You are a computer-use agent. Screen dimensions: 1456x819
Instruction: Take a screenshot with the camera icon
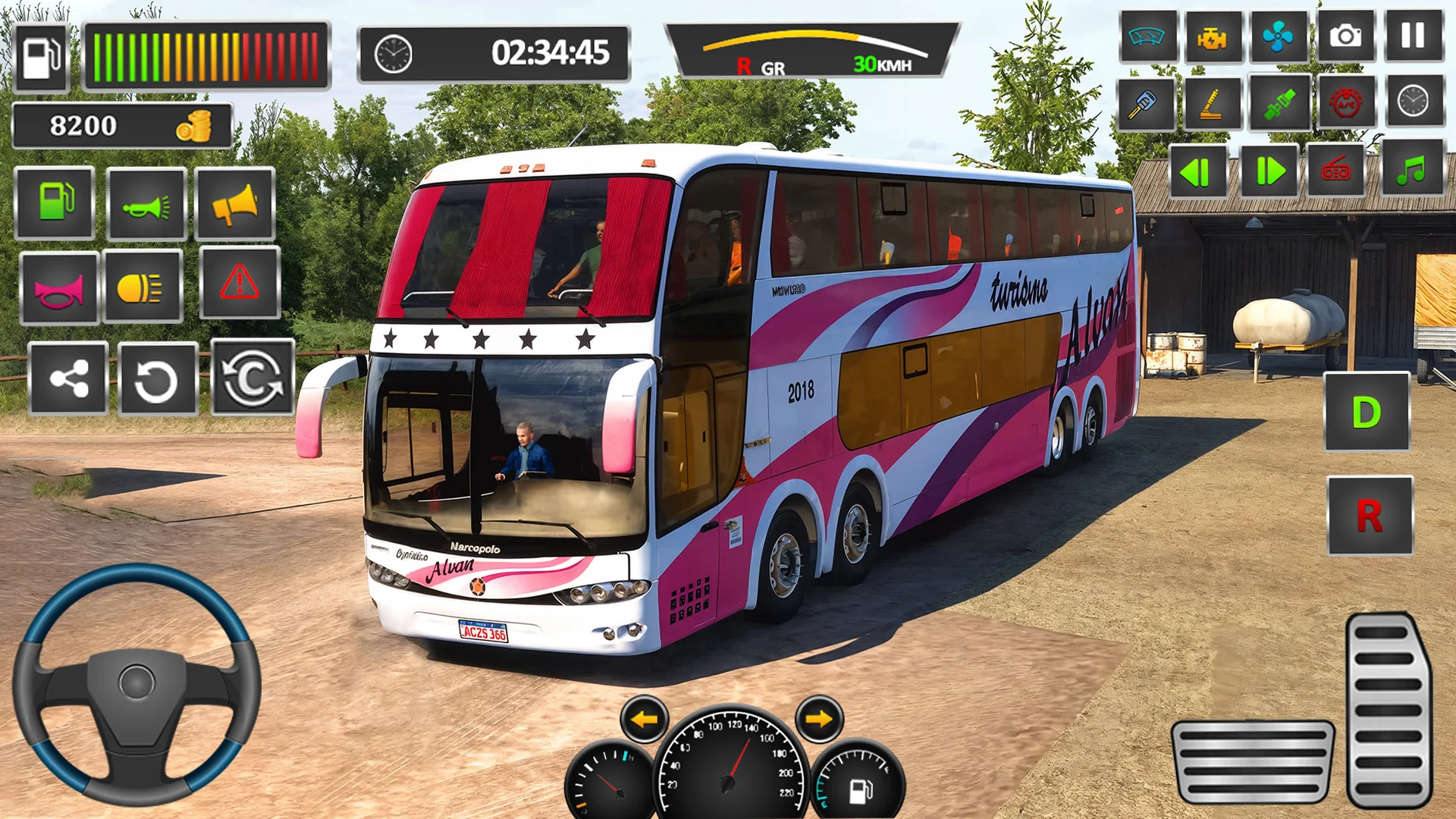(1345, 36)
